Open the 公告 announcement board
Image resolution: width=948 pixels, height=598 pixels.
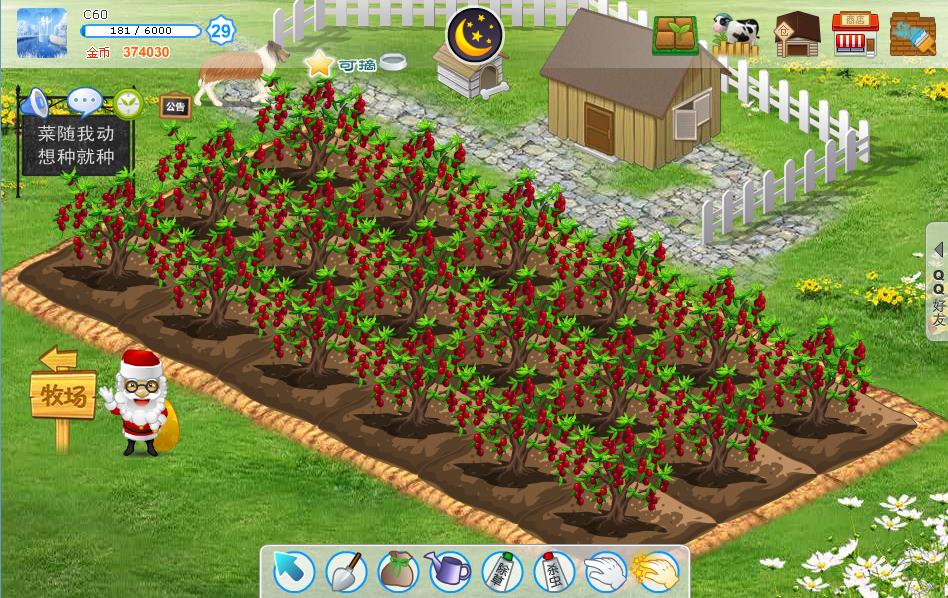tap(175, 106)
